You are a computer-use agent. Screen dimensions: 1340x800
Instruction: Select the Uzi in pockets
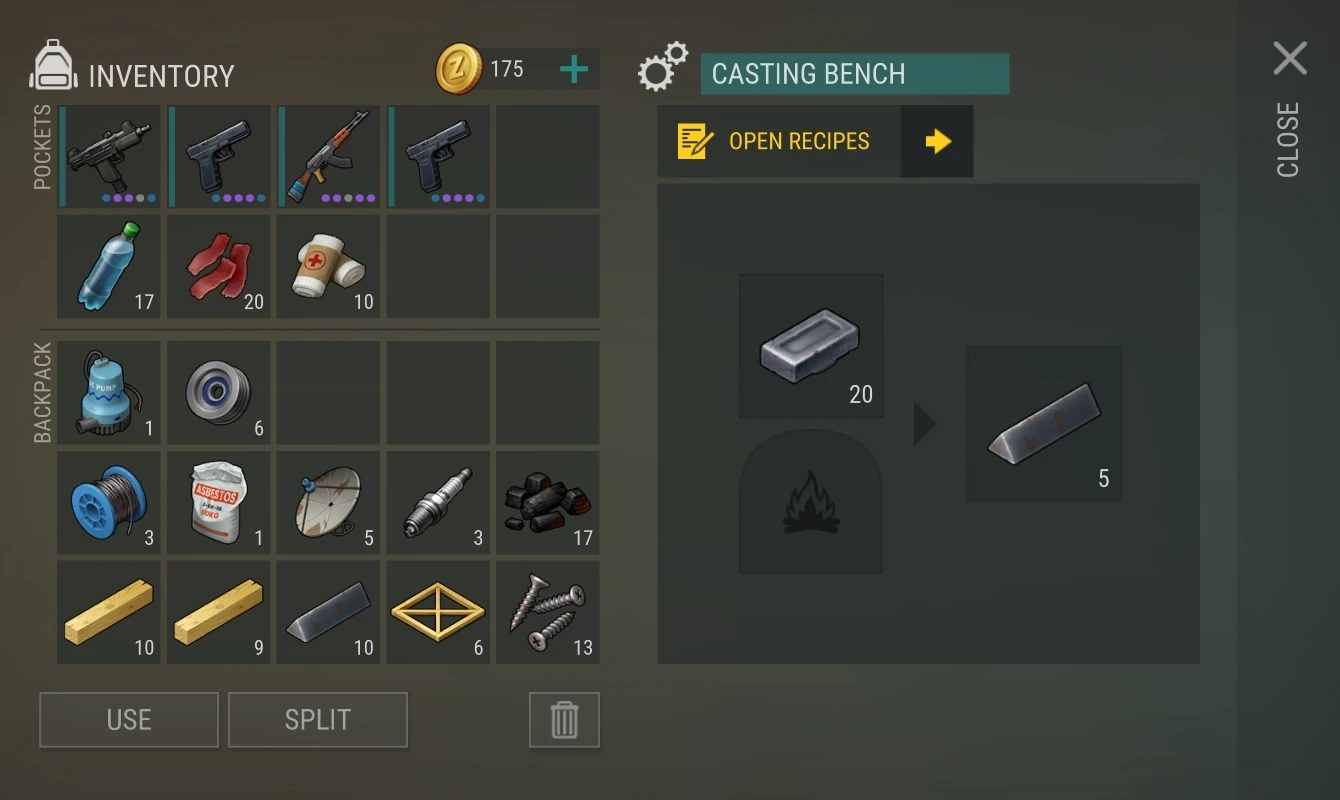(108, 155)
